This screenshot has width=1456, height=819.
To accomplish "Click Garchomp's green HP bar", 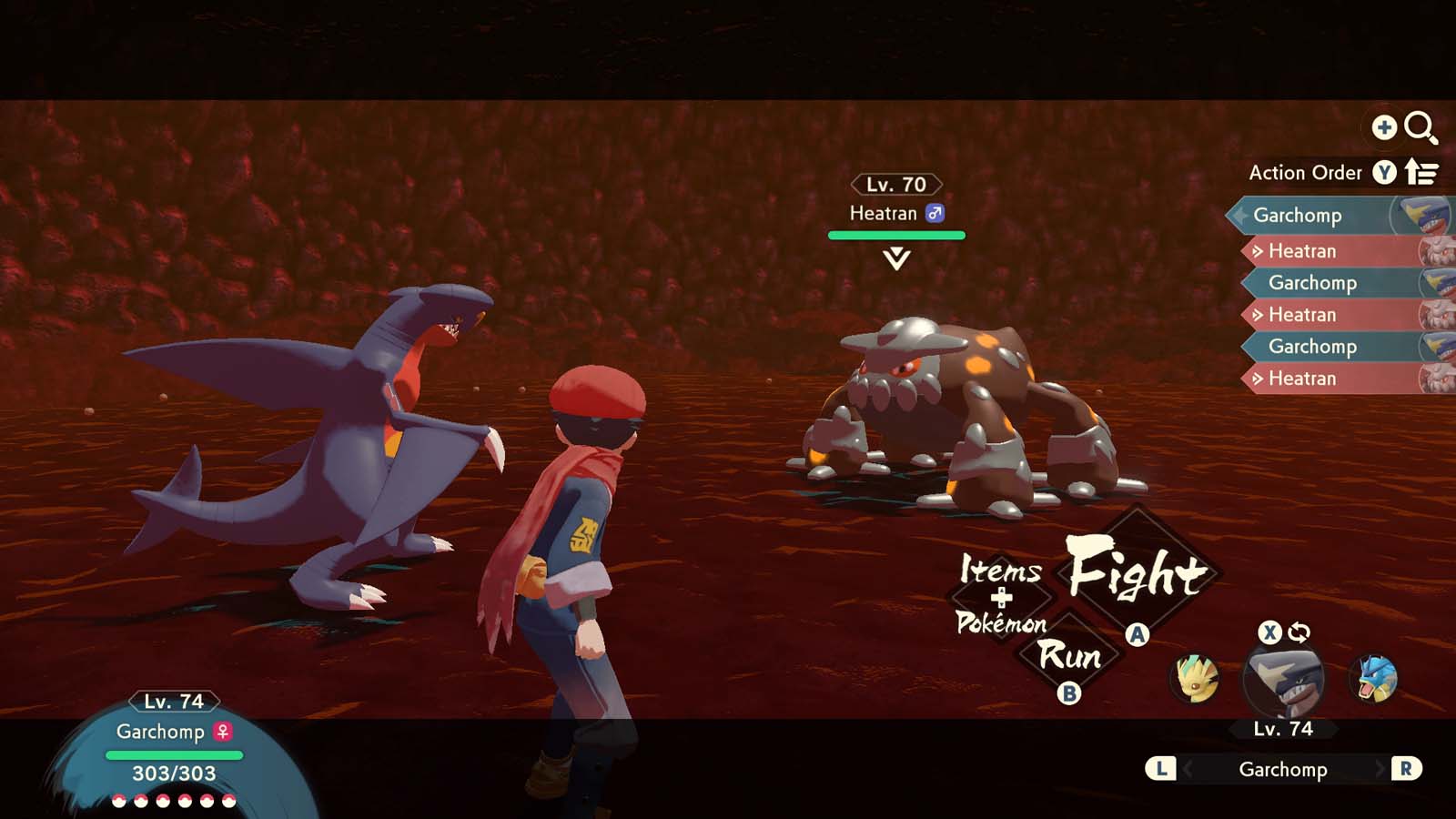I will pyautogui.click(x=173, y=757).
